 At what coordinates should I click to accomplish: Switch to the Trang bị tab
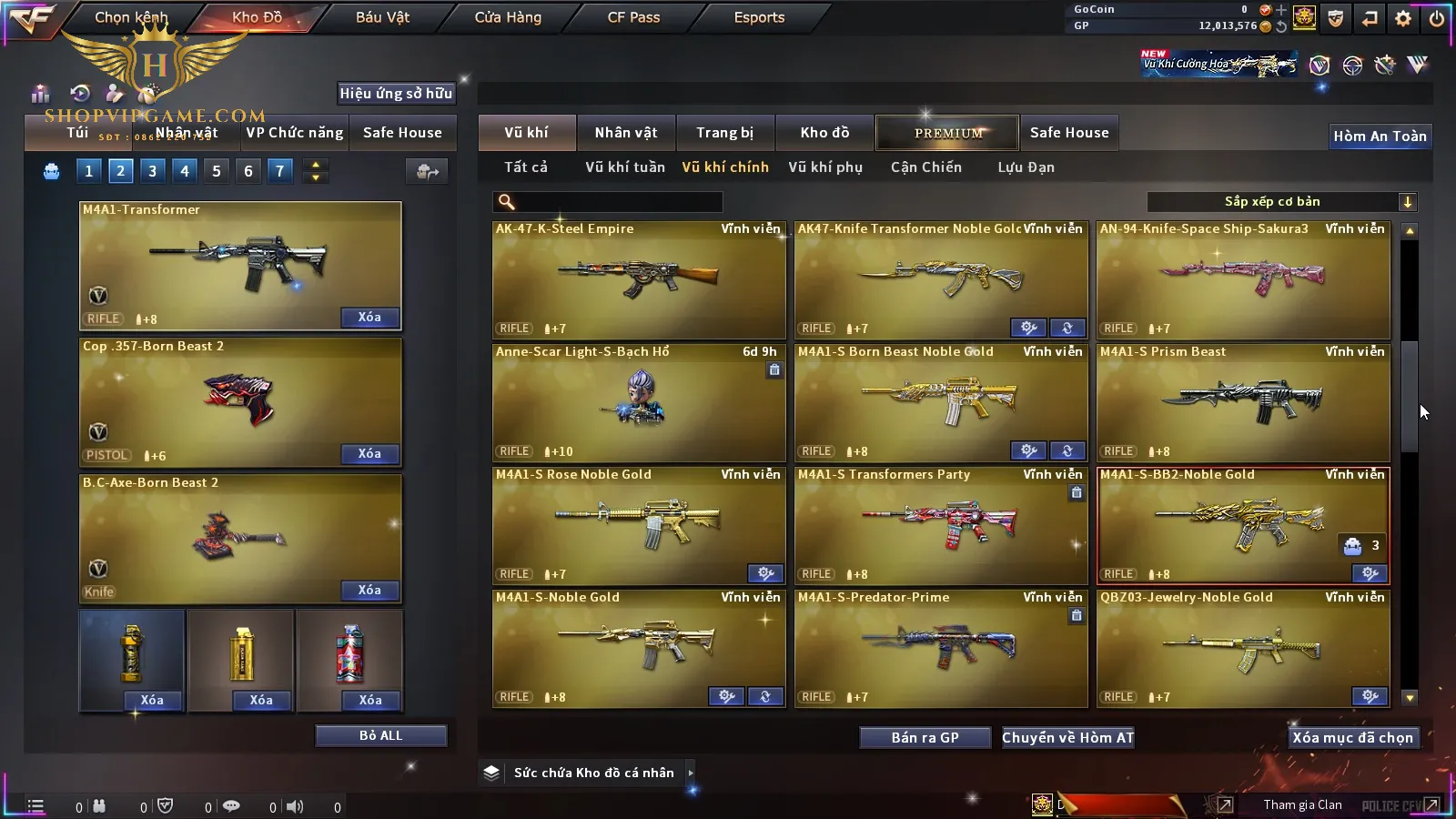tap(724, 133)
